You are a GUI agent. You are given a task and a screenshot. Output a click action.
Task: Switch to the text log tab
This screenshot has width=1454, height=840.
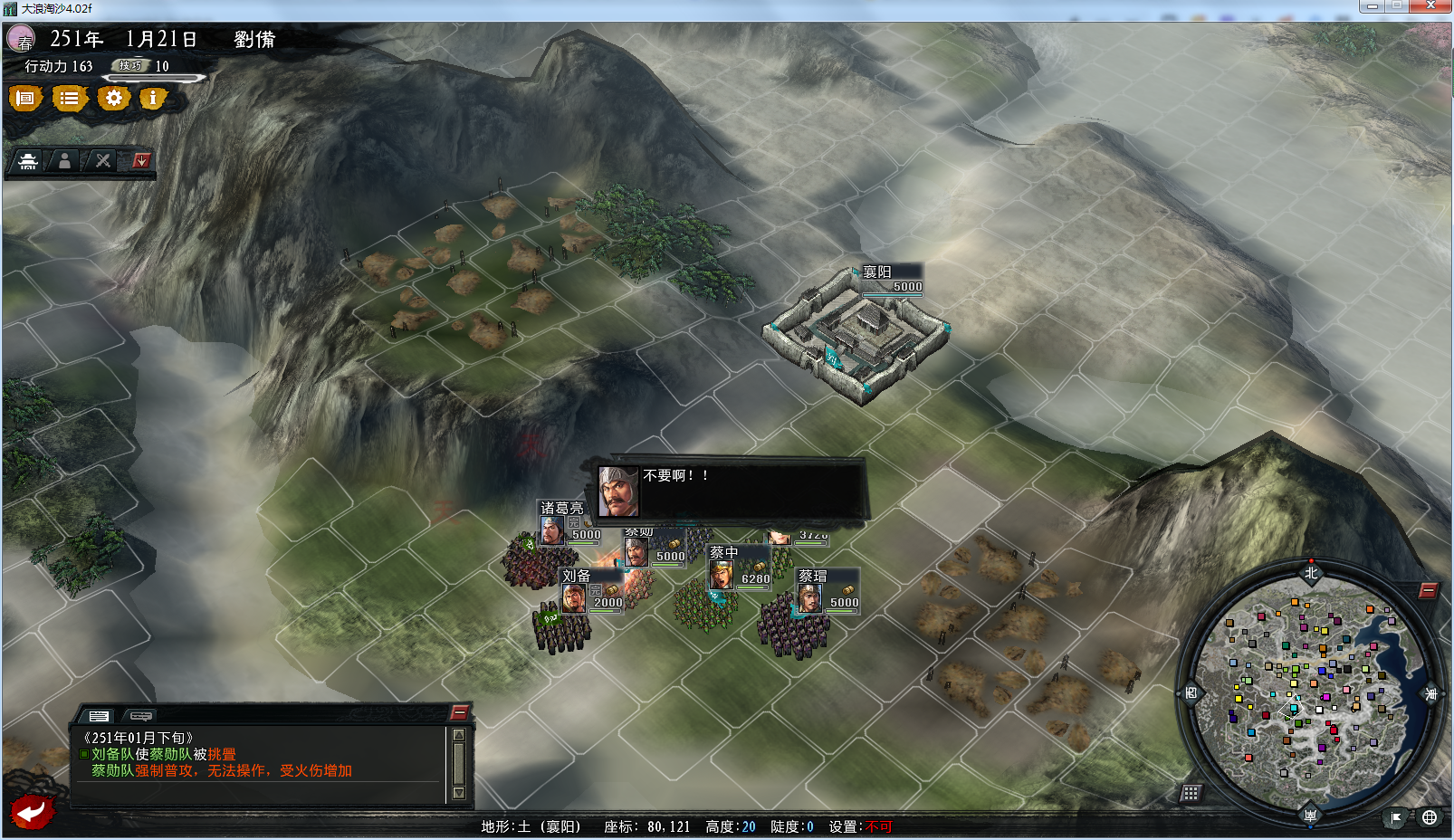tap(99, 715)
